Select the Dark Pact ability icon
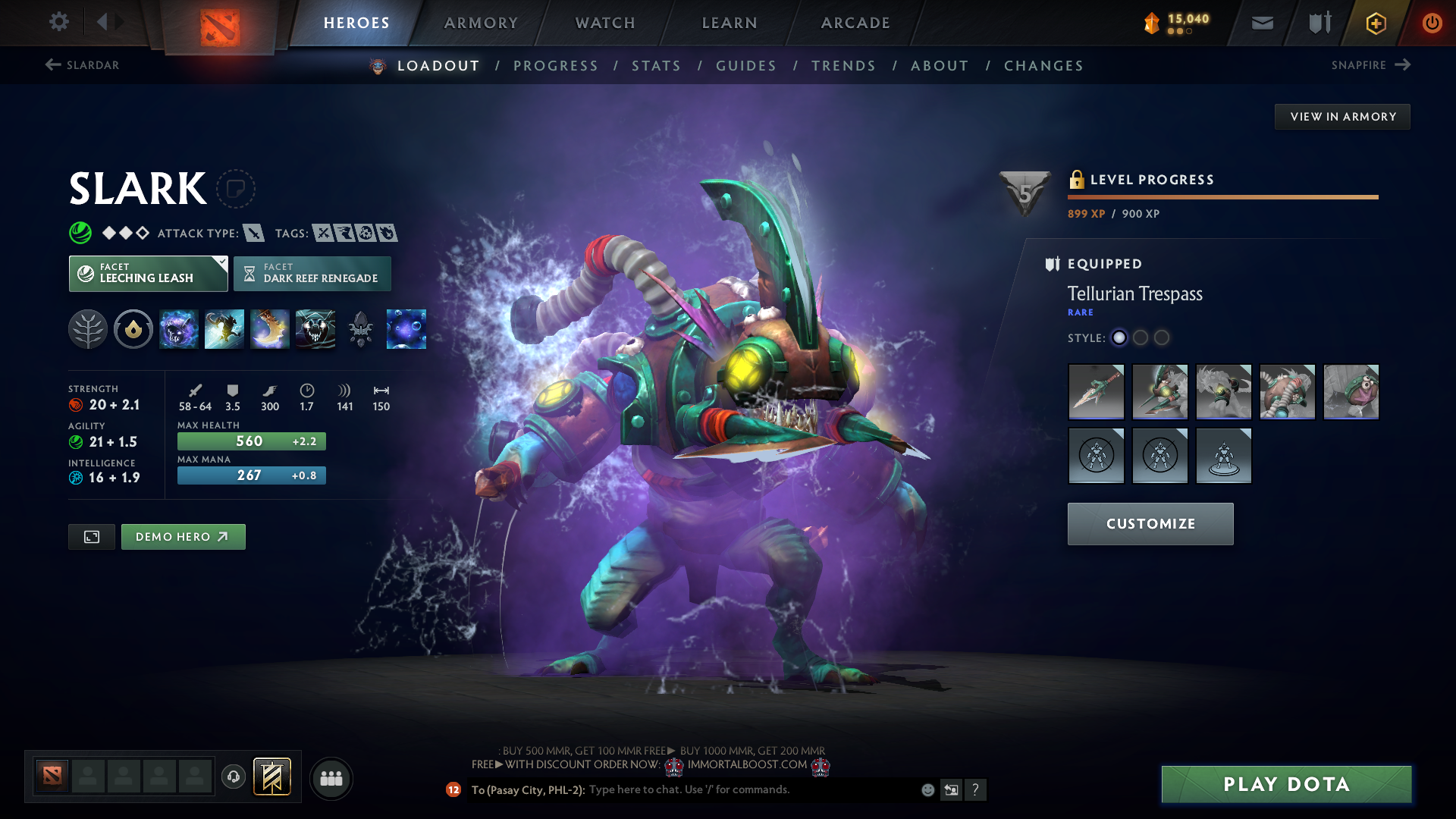Viewport: 1456px width, 819px height. pyautogui.click(x=179, y=329)
